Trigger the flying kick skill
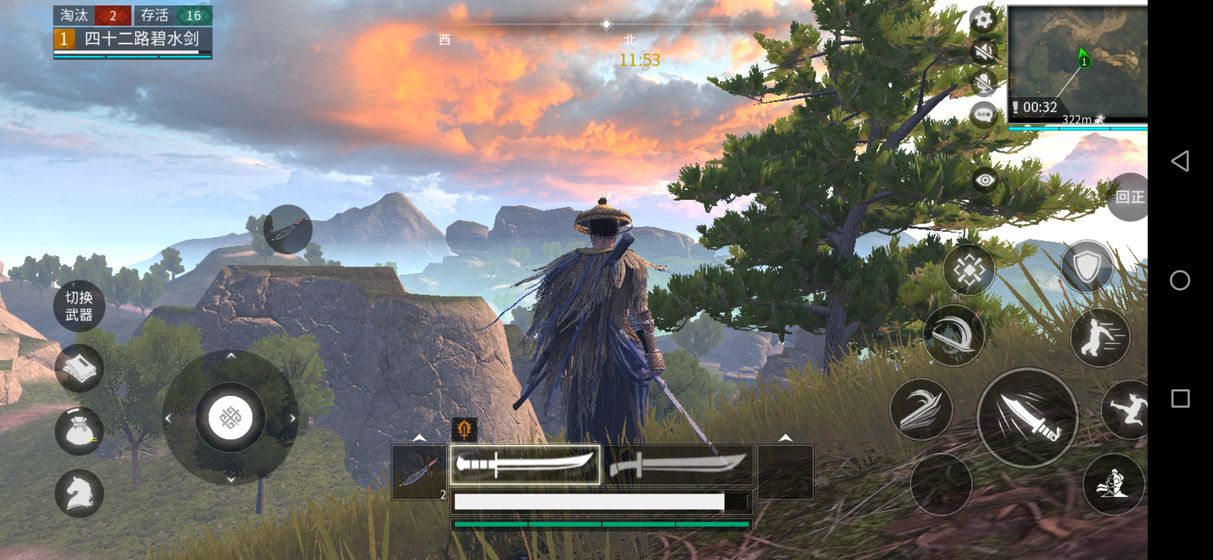 (1127, 410)
